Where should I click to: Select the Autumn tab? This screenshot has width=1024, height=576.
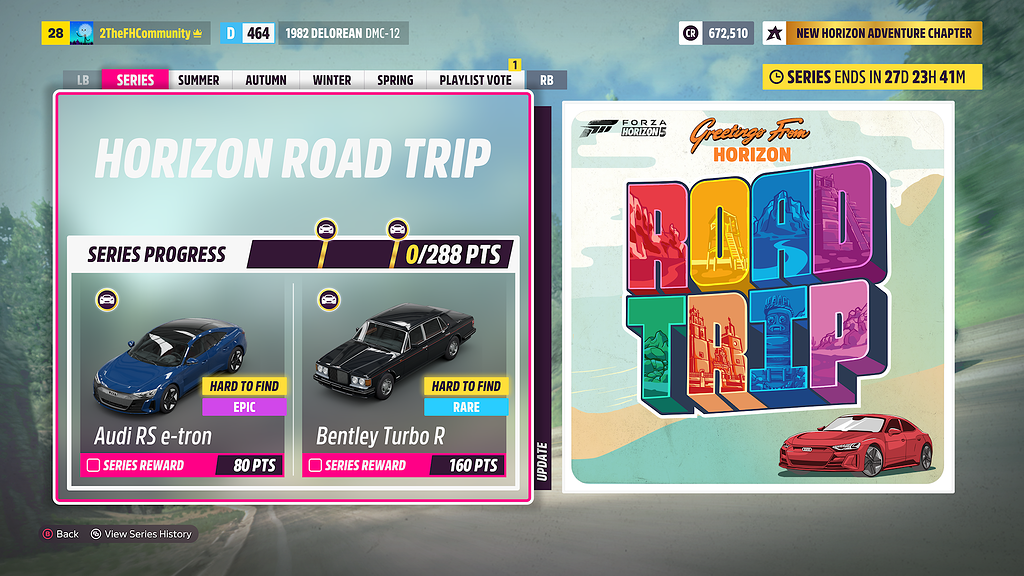(265, 80)
